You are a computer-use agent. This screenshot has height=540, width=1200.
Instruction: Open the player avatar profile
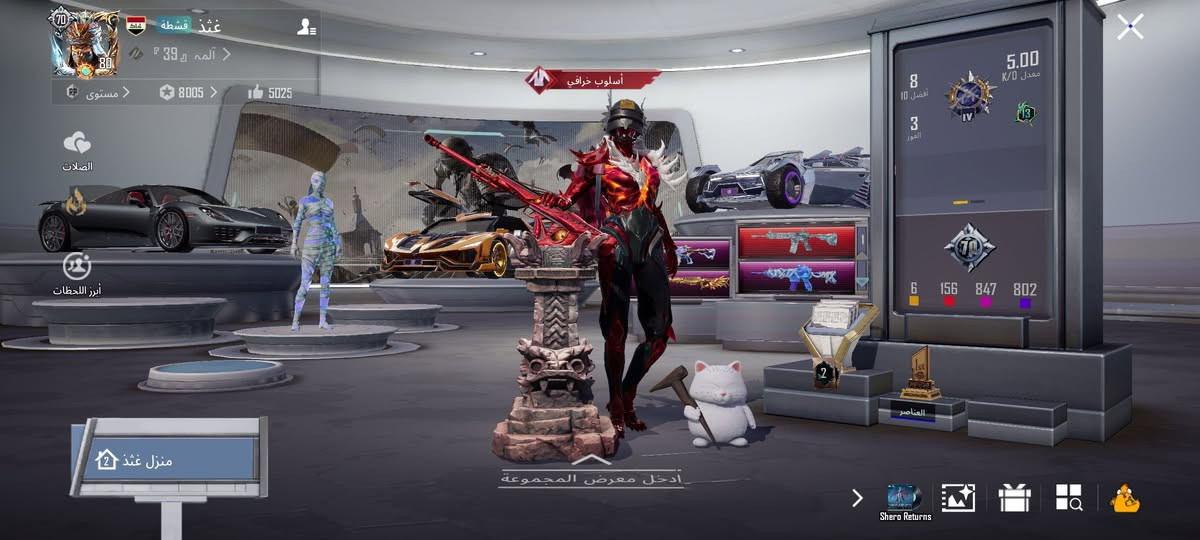click(x=86, y=43)
